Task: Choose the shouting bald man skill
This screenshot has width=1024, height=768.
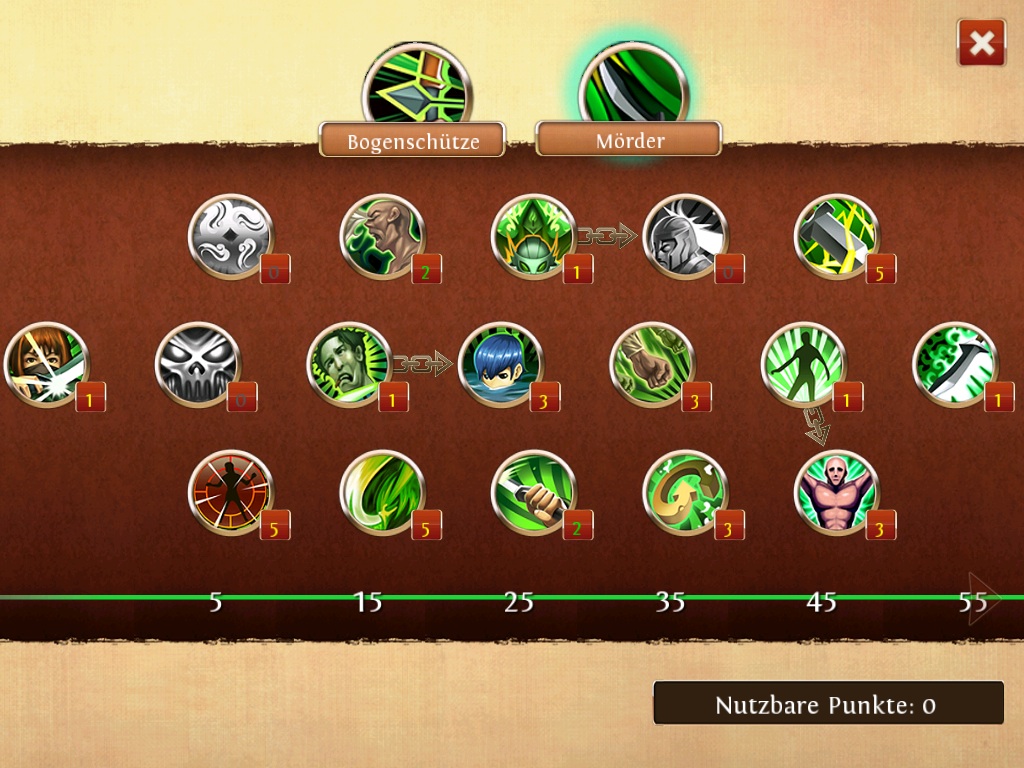Action: click(382, 237)
